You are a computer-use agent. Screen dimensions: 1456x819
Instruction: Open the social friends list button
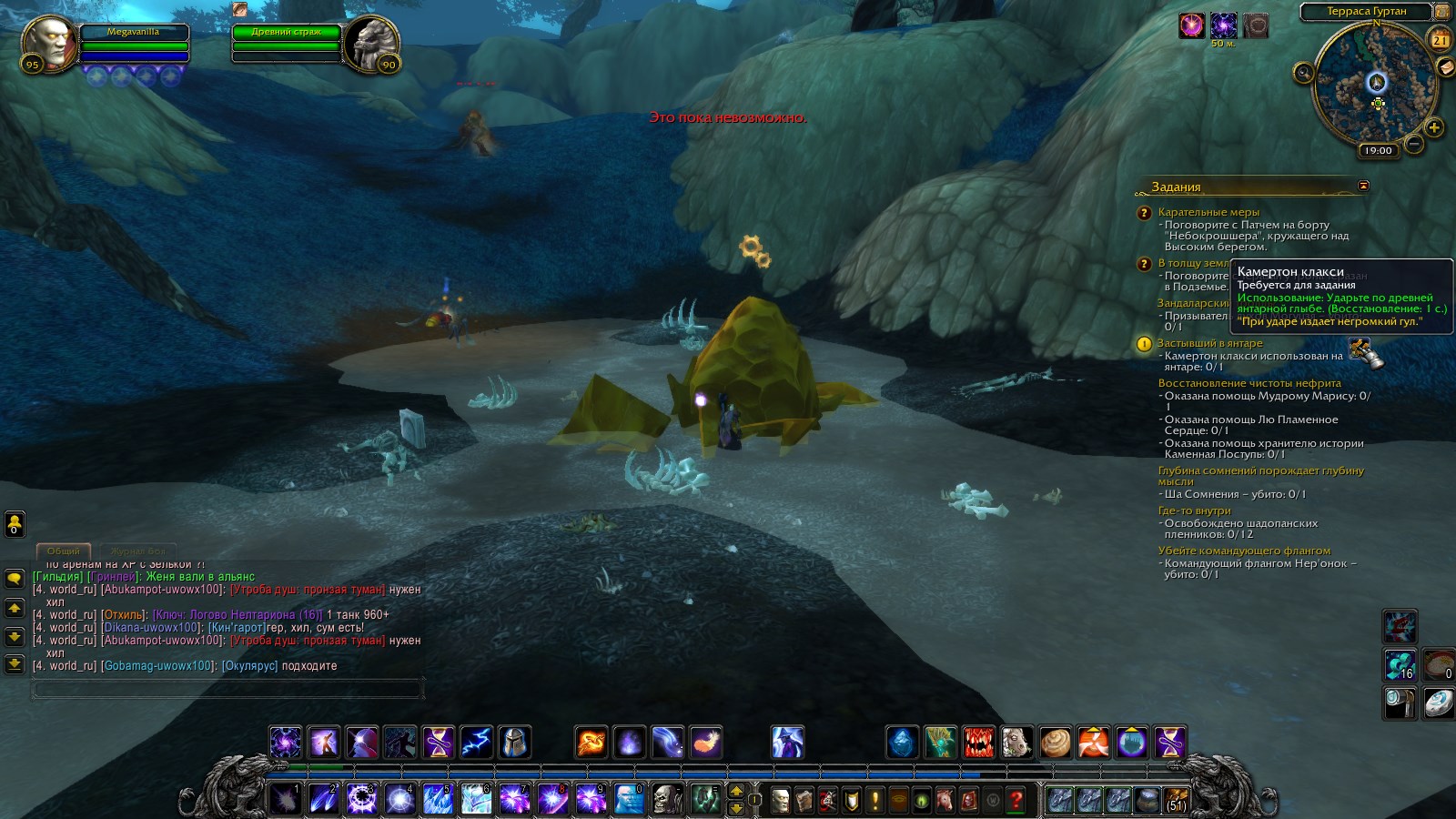[15, 524]
